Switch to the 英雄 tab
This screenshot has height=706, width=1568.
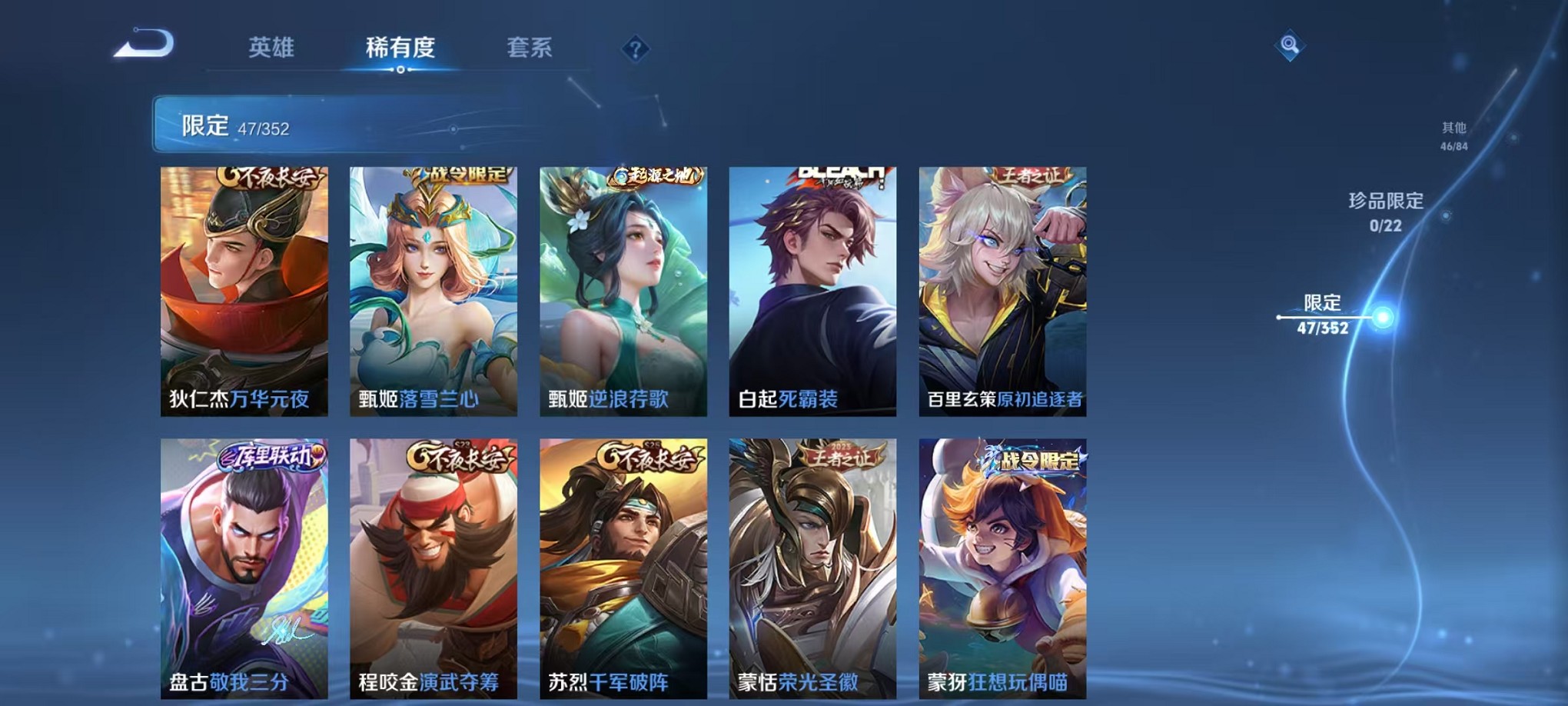pos(269,48)
